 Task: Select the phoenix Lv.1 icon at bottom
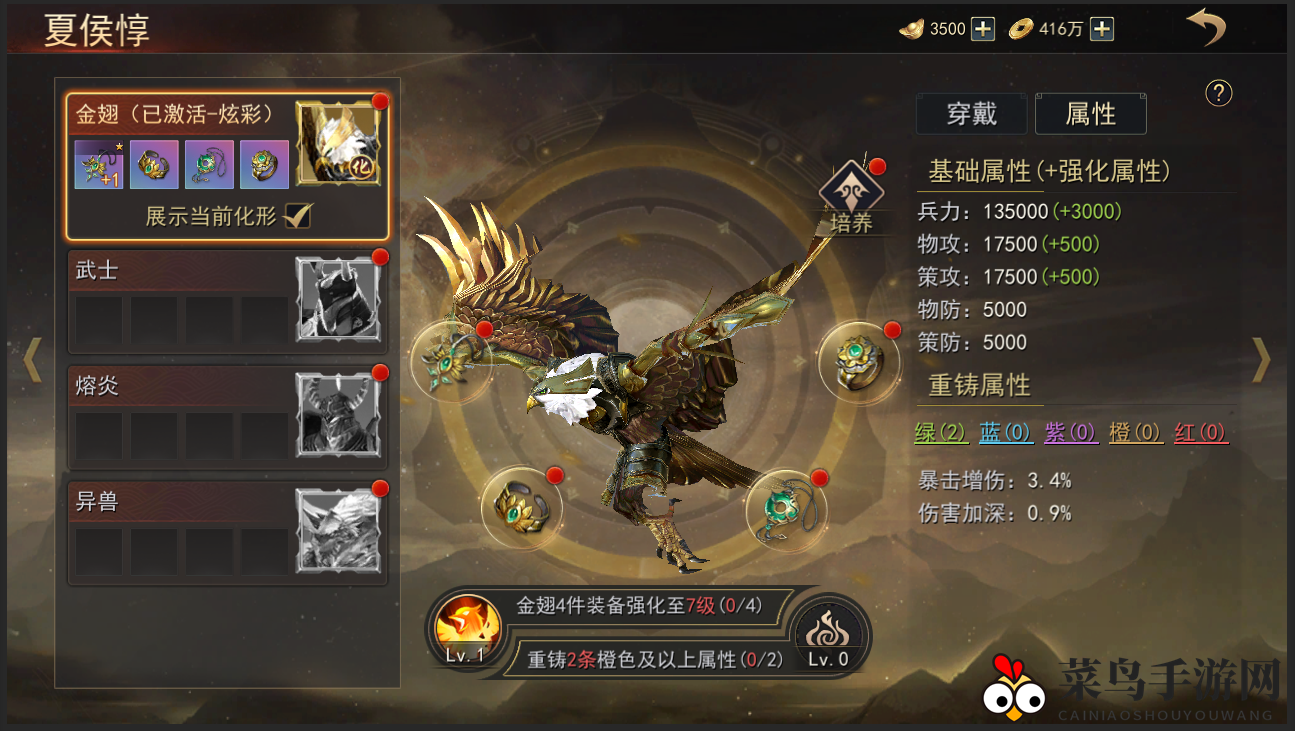click(x=466, y=625)
